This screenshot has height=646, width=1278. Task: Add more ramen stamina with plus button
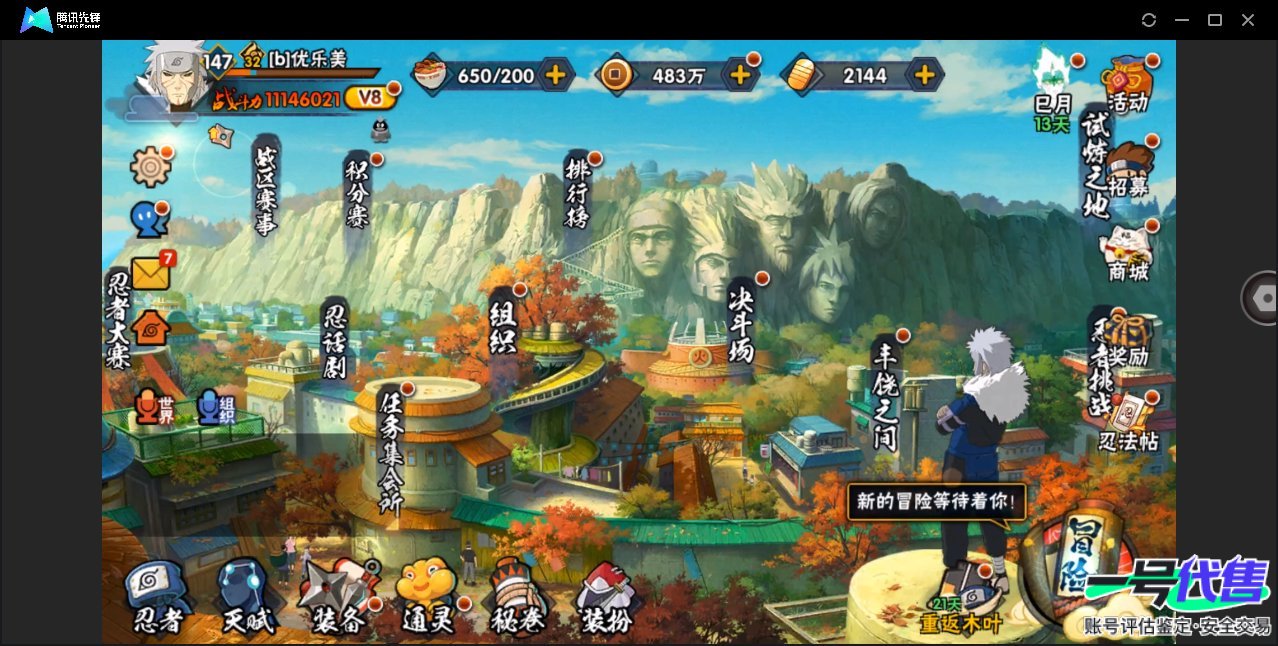coord(555,74)
